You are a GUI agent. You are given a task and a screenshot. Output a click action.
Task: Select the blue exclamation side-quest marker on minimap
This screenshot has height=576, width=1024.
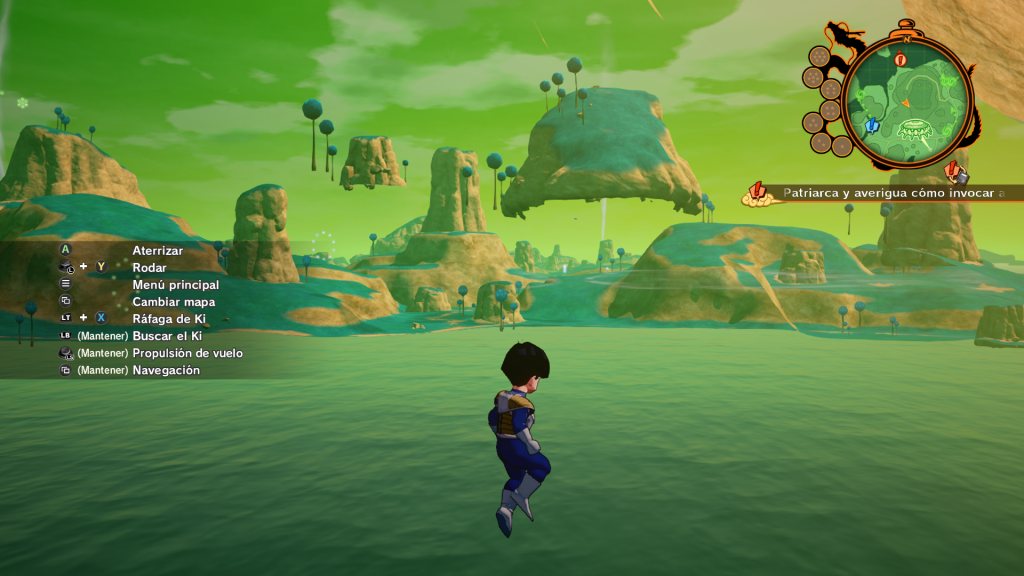coord(871,126)
